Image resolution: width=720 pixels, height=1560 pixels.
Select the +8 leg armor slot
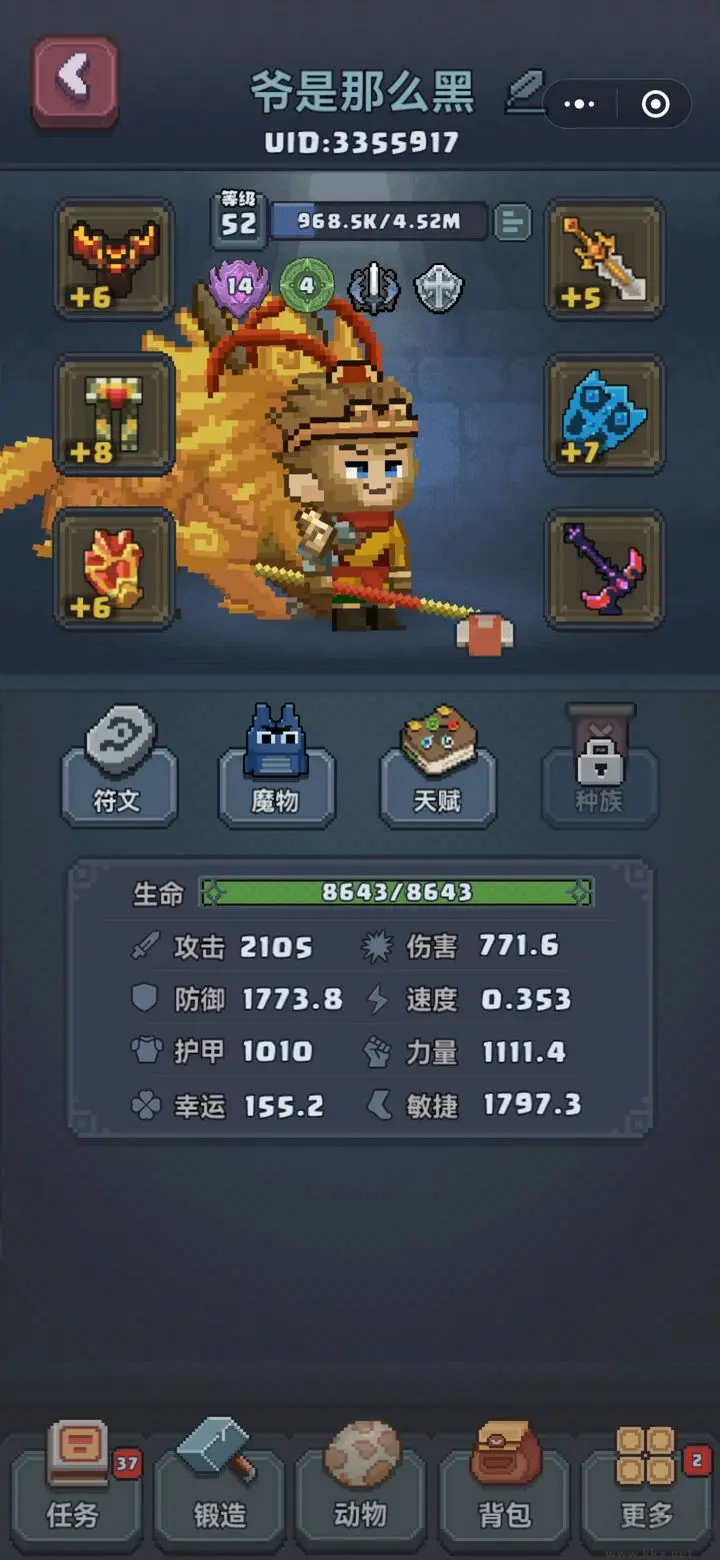tap(114, 415)
